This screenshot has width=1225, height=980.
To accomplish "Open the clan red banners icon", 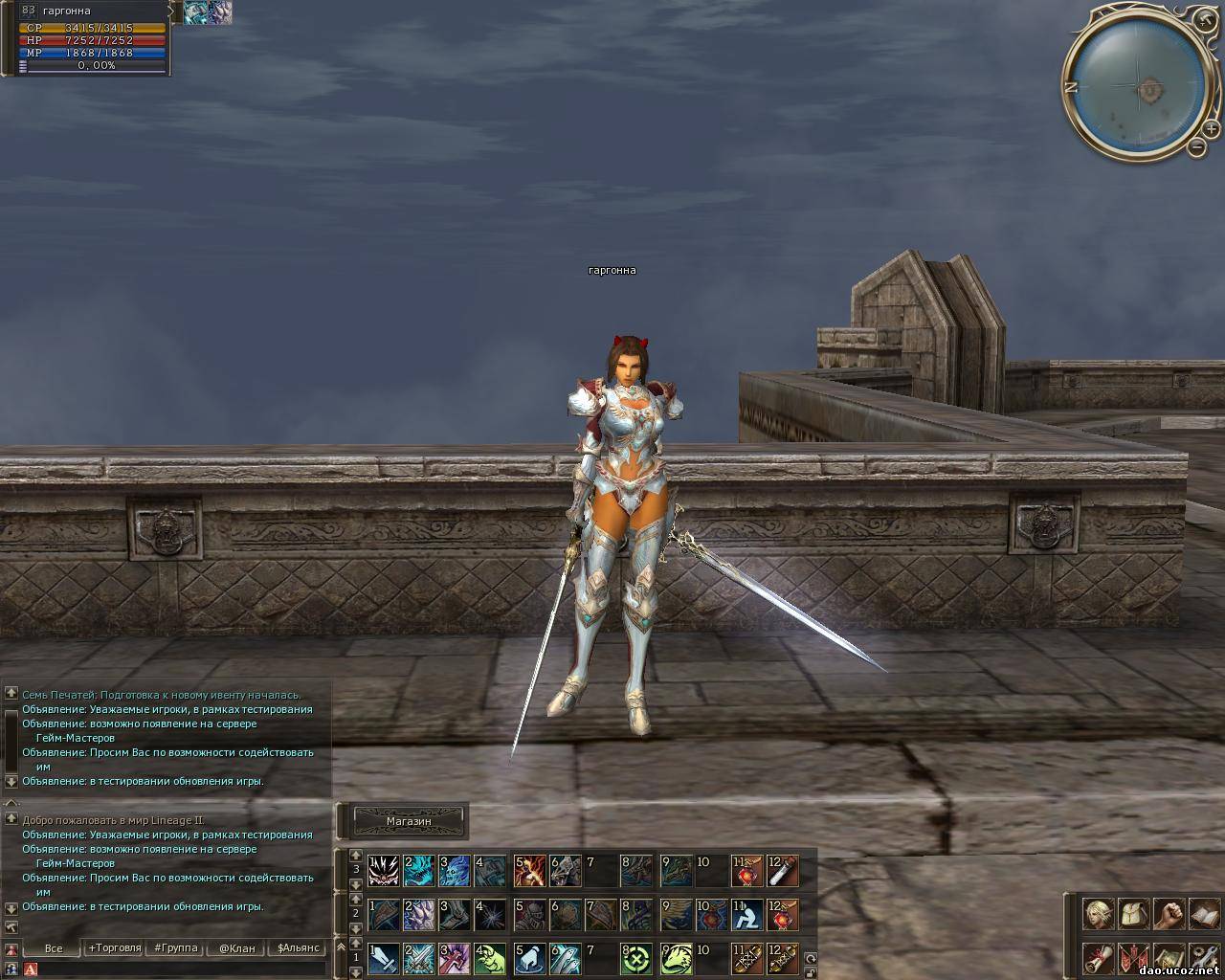I will (x=1133, y=958).
